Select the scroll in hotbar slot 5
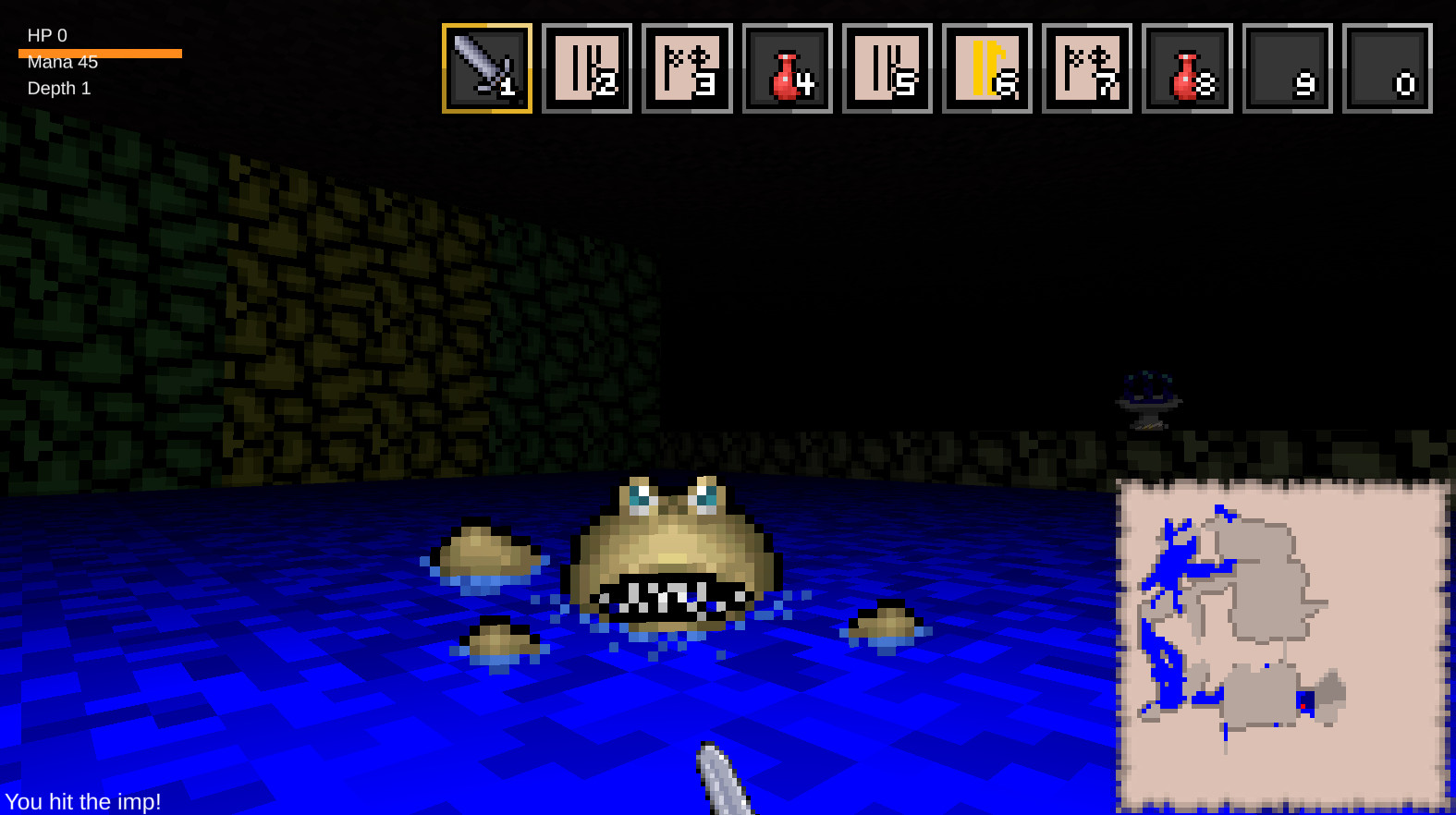 [x=887, y=68]
